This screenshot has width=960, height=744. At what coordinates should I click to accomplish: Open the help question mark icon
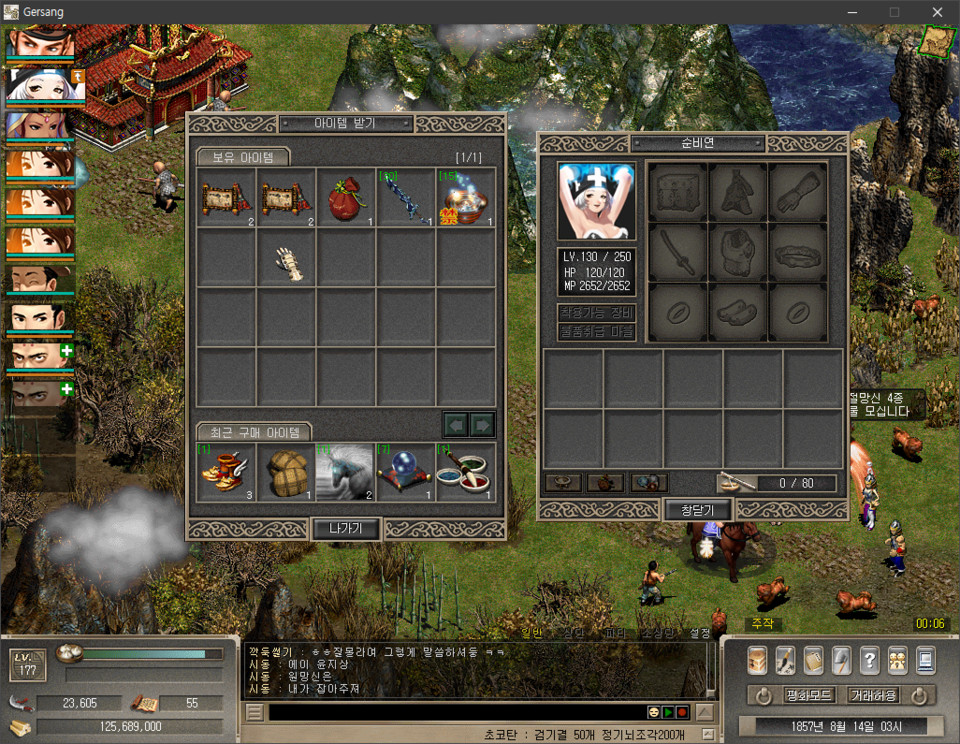click(869, 659)
